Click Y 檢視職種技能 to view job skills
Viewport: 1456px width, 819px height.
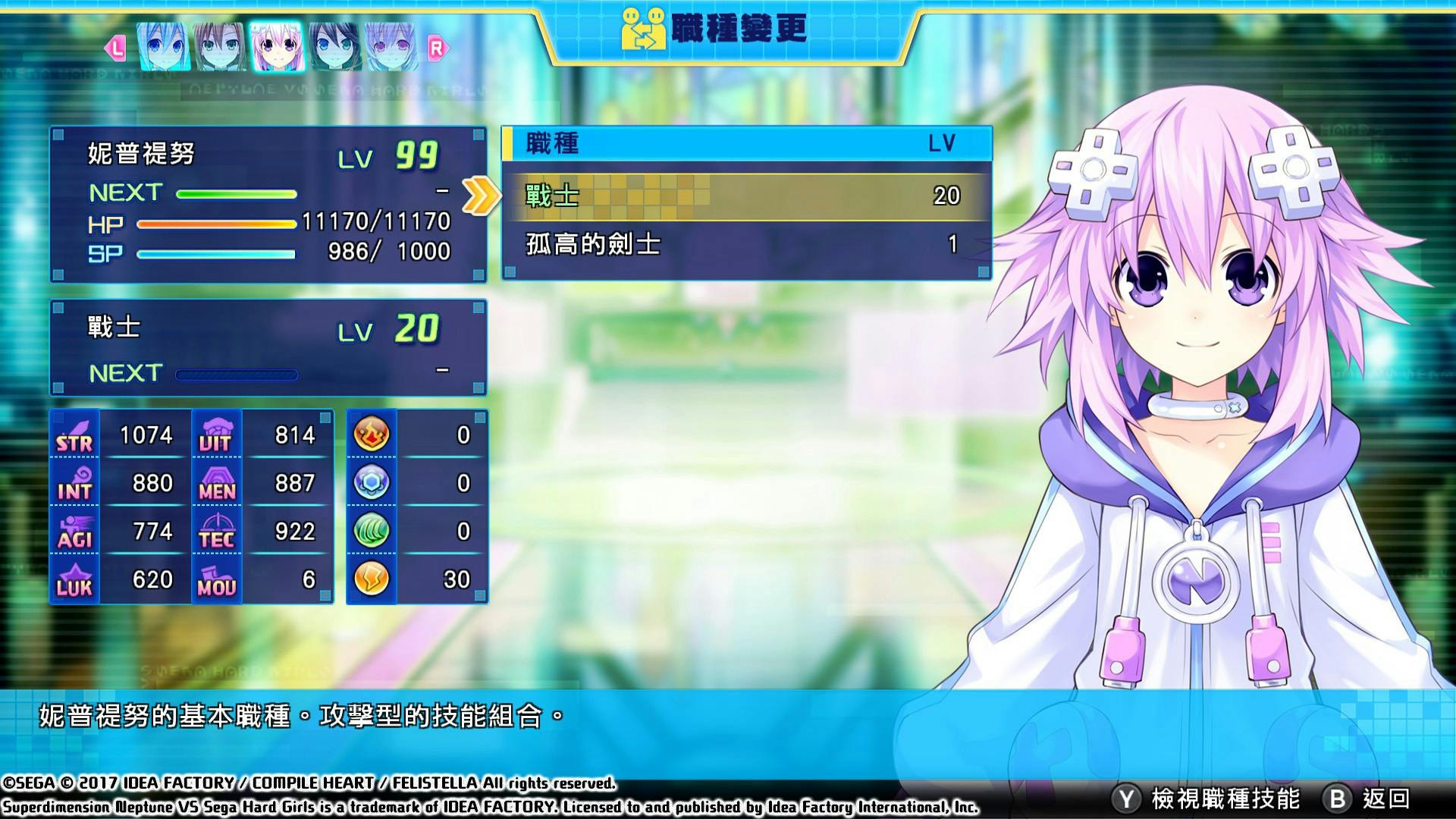(1206, 797)
